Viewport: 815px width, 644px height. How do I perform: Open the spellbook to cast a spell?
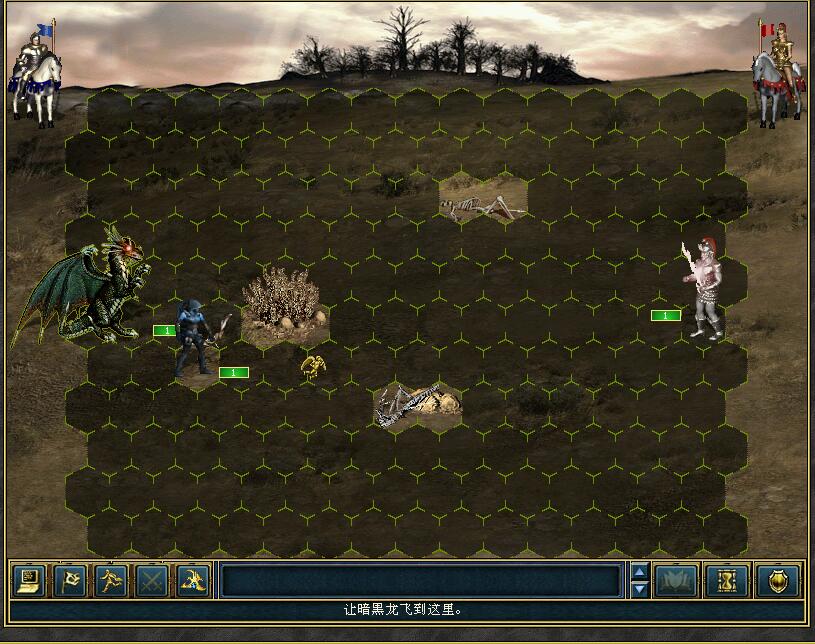coord(676,580)
